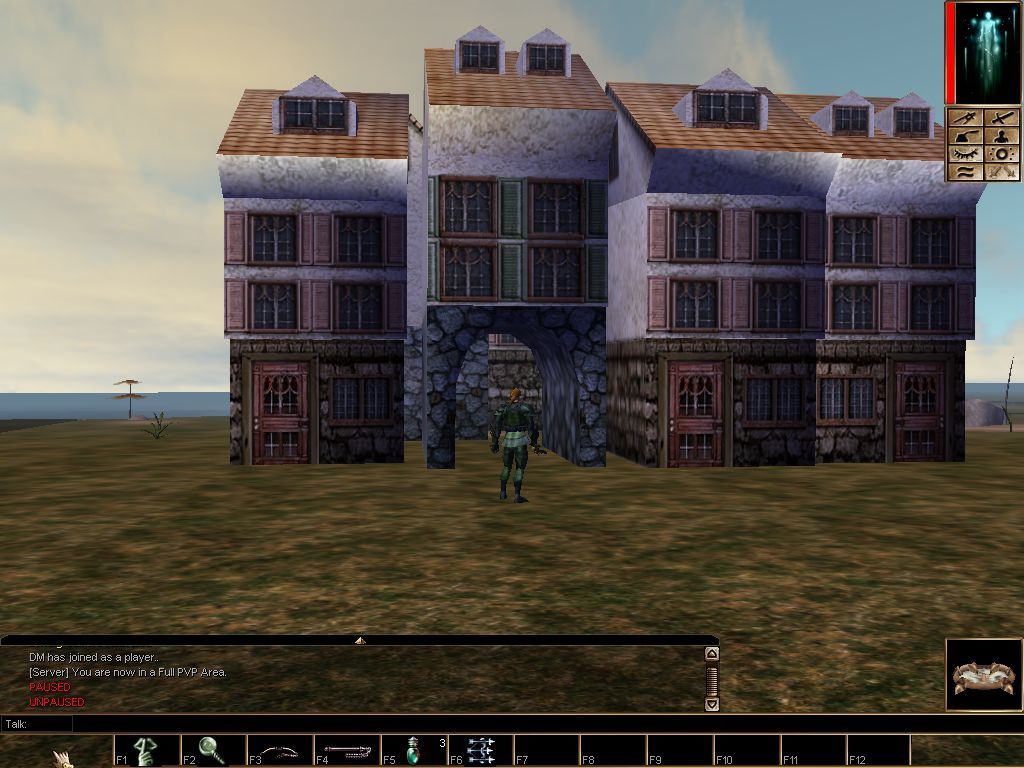
Task: Select the wavy lines icon button
Action: 964,172
